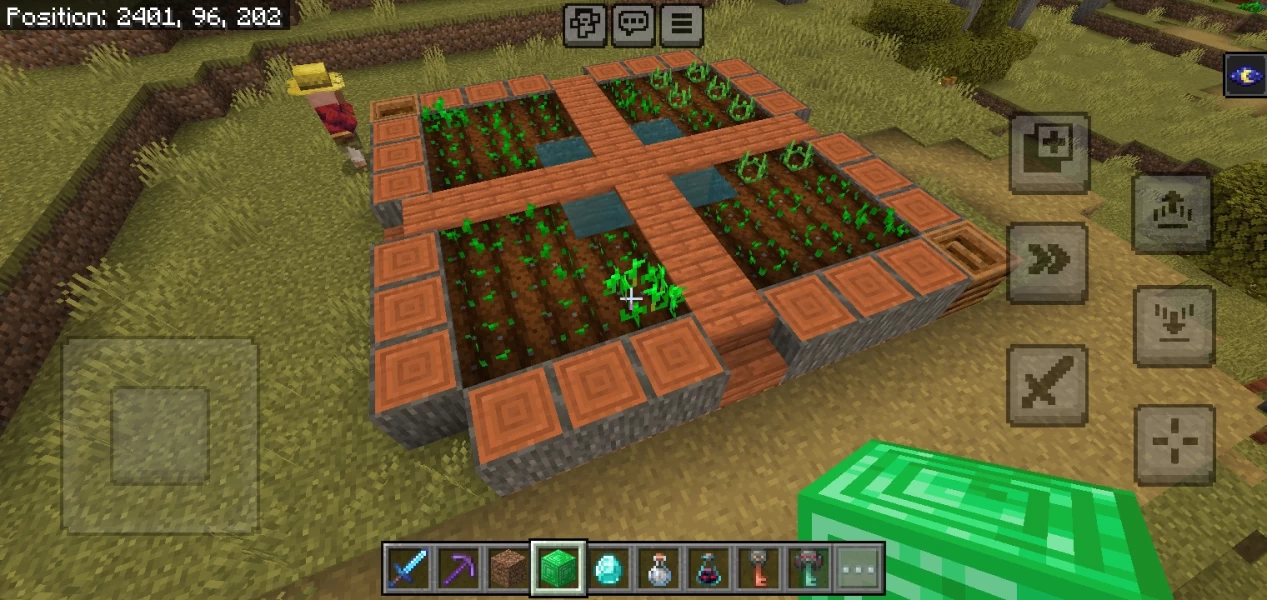The width and height of the screenshot is (1267, 600).
Task: Select the teal ominous key slot
Action: tap(808, 570)
